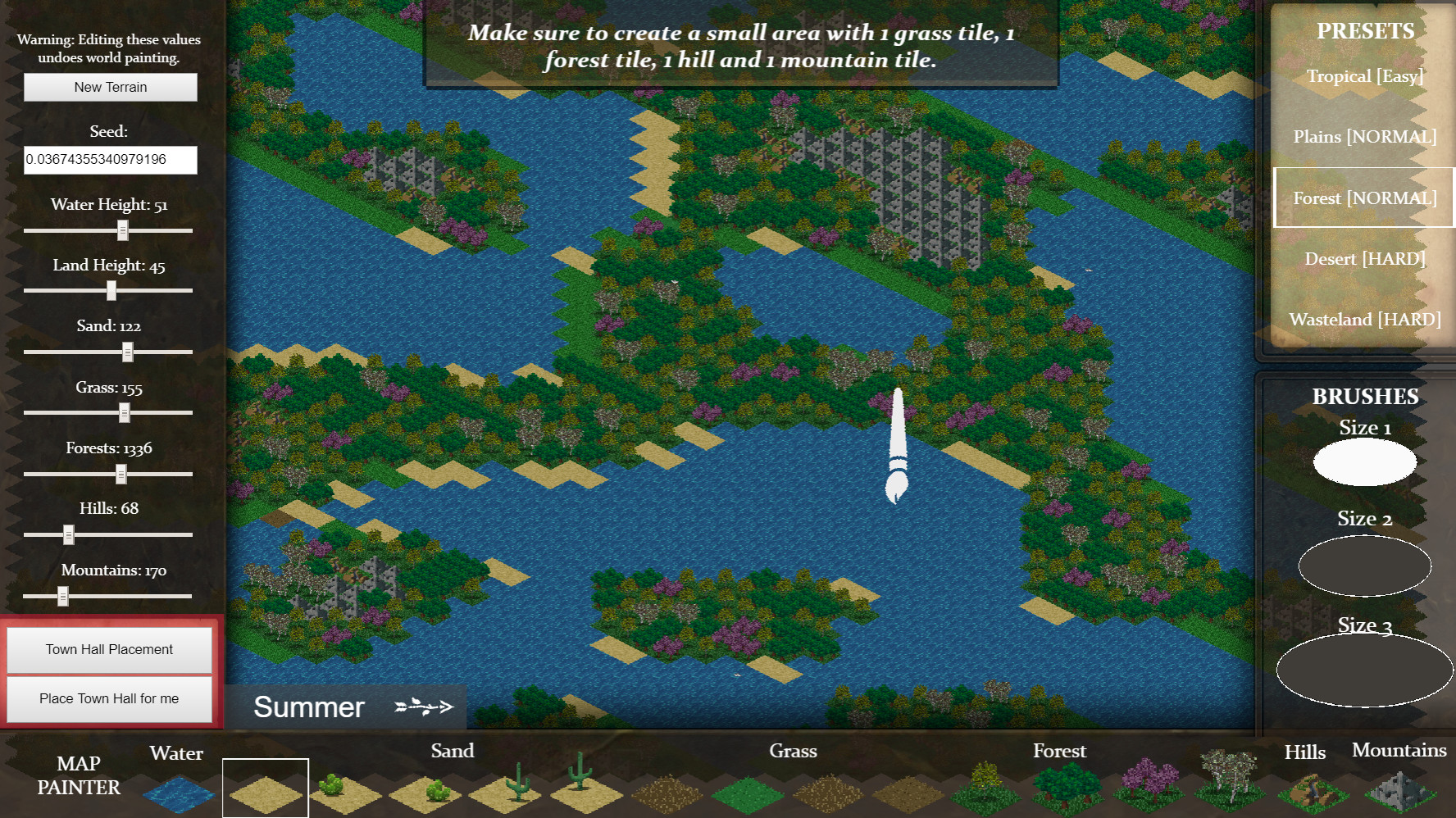Screen dimensions: 1456x818
Task: Click Place Town Hall for me
Action: click(108, 698)
